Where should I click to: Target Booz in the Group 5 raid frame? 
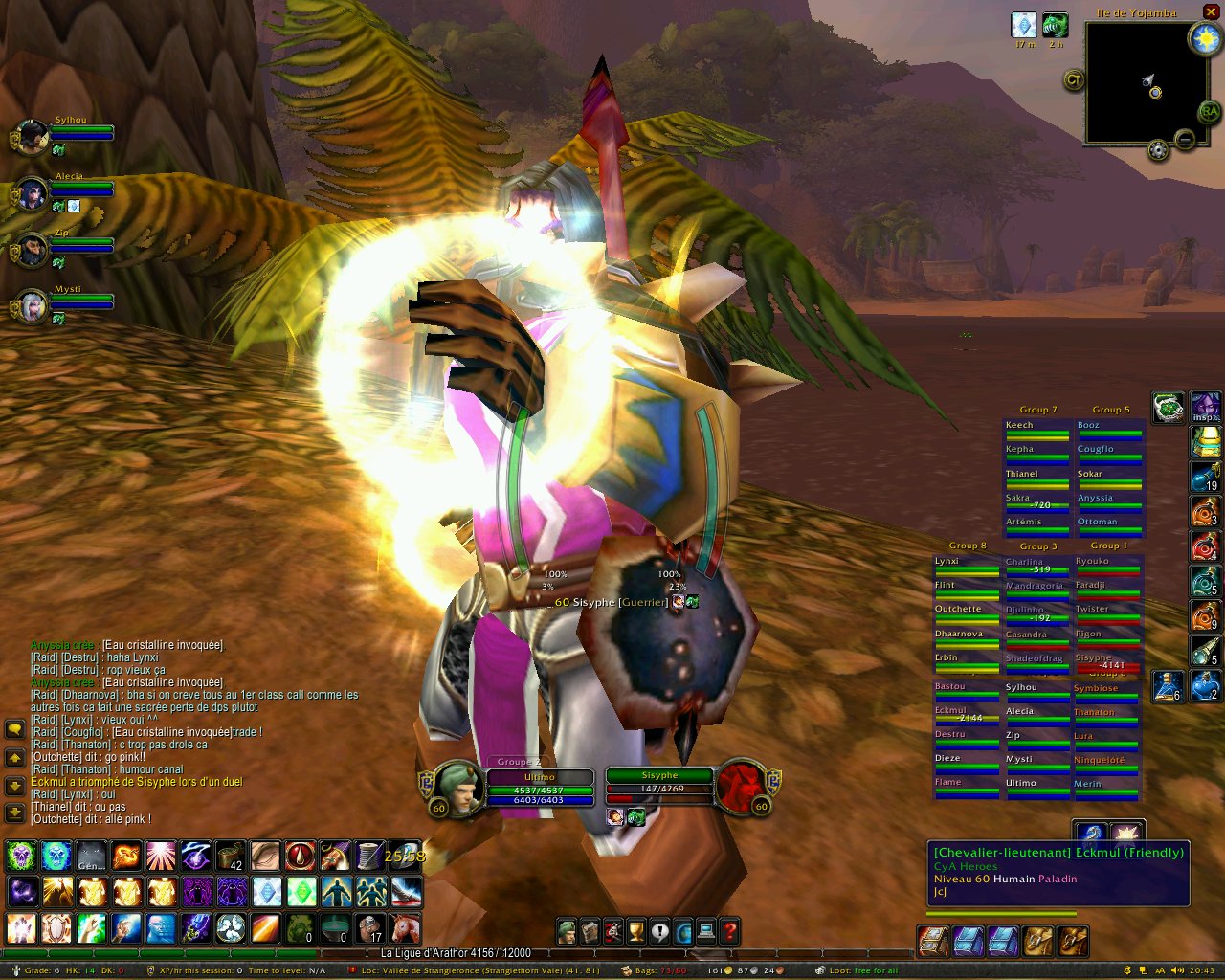pos(1109,428)
